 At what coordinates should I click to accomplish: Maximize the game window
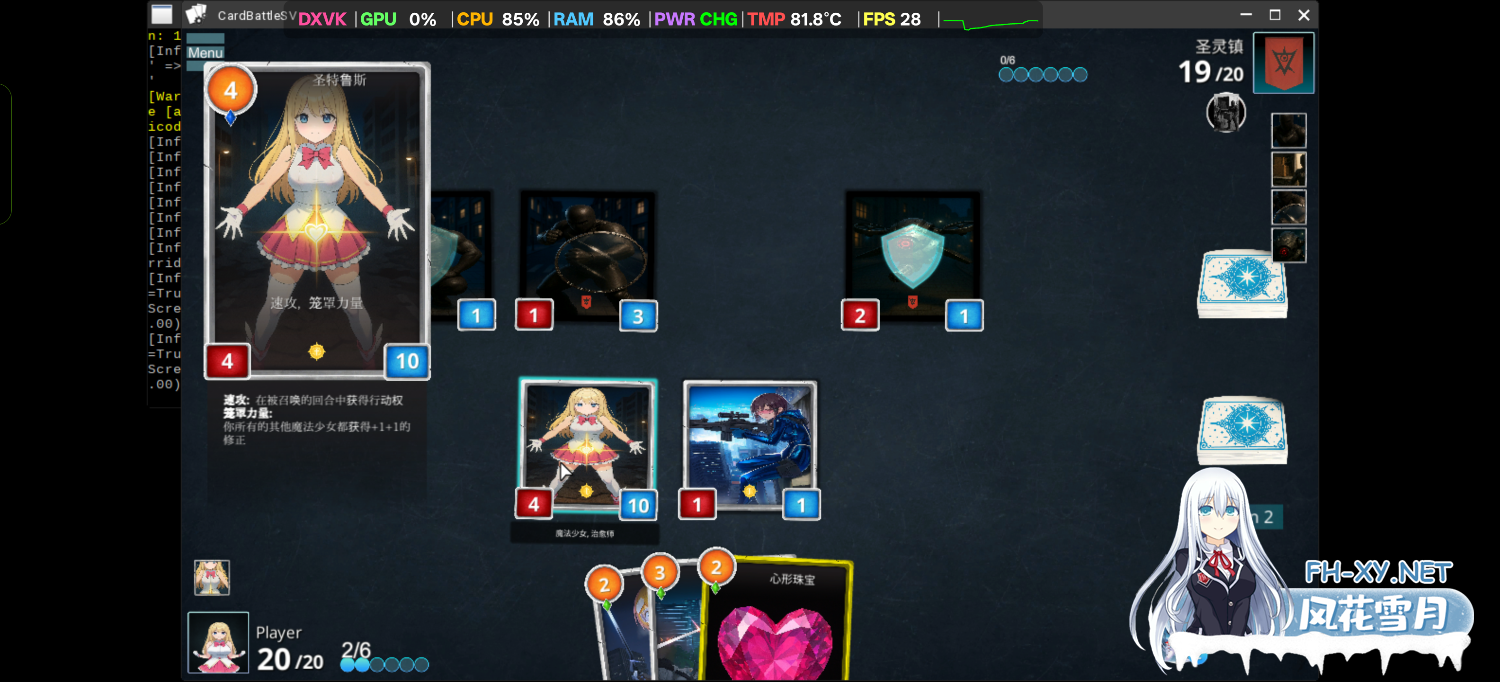click(1274, 15)
